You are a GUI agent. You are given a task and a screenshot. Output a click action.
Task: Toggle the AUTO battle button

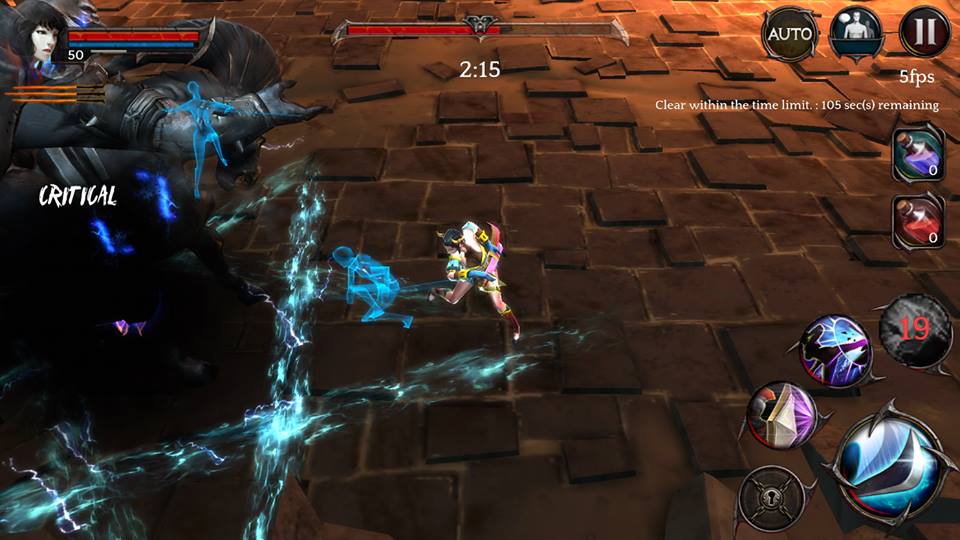790,35
